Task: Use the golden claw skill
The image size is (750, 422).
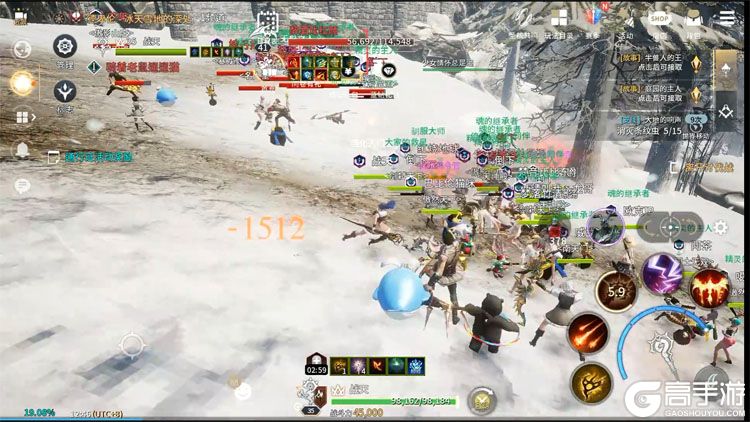Action: click(591, 382)
